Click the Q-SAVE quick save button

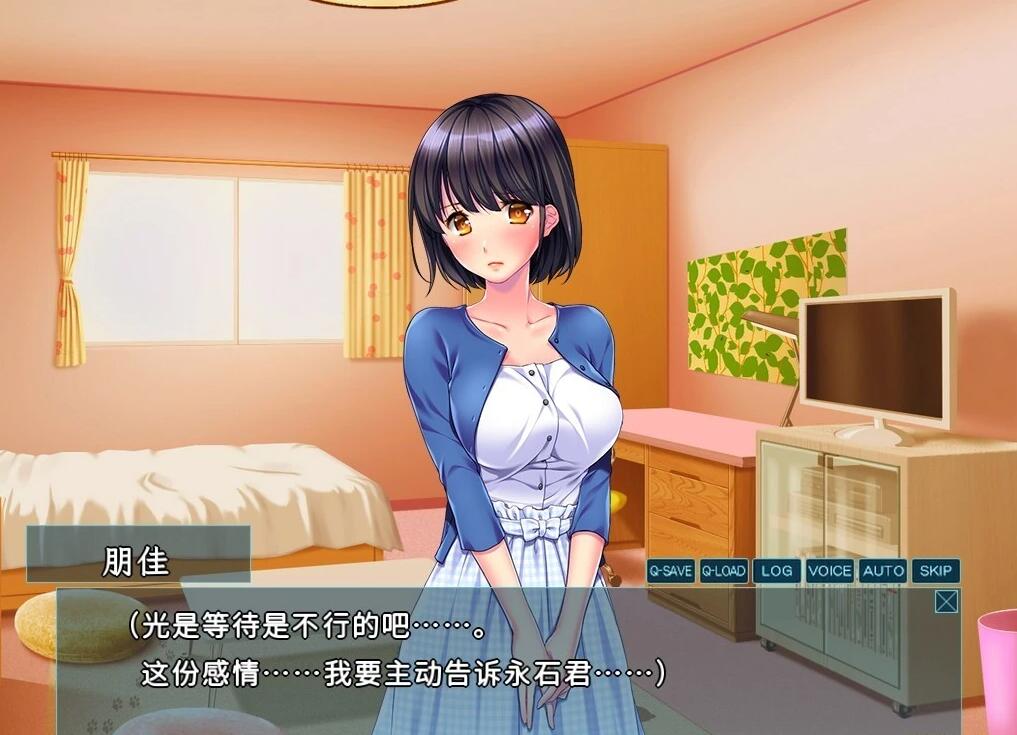point(670,571)
